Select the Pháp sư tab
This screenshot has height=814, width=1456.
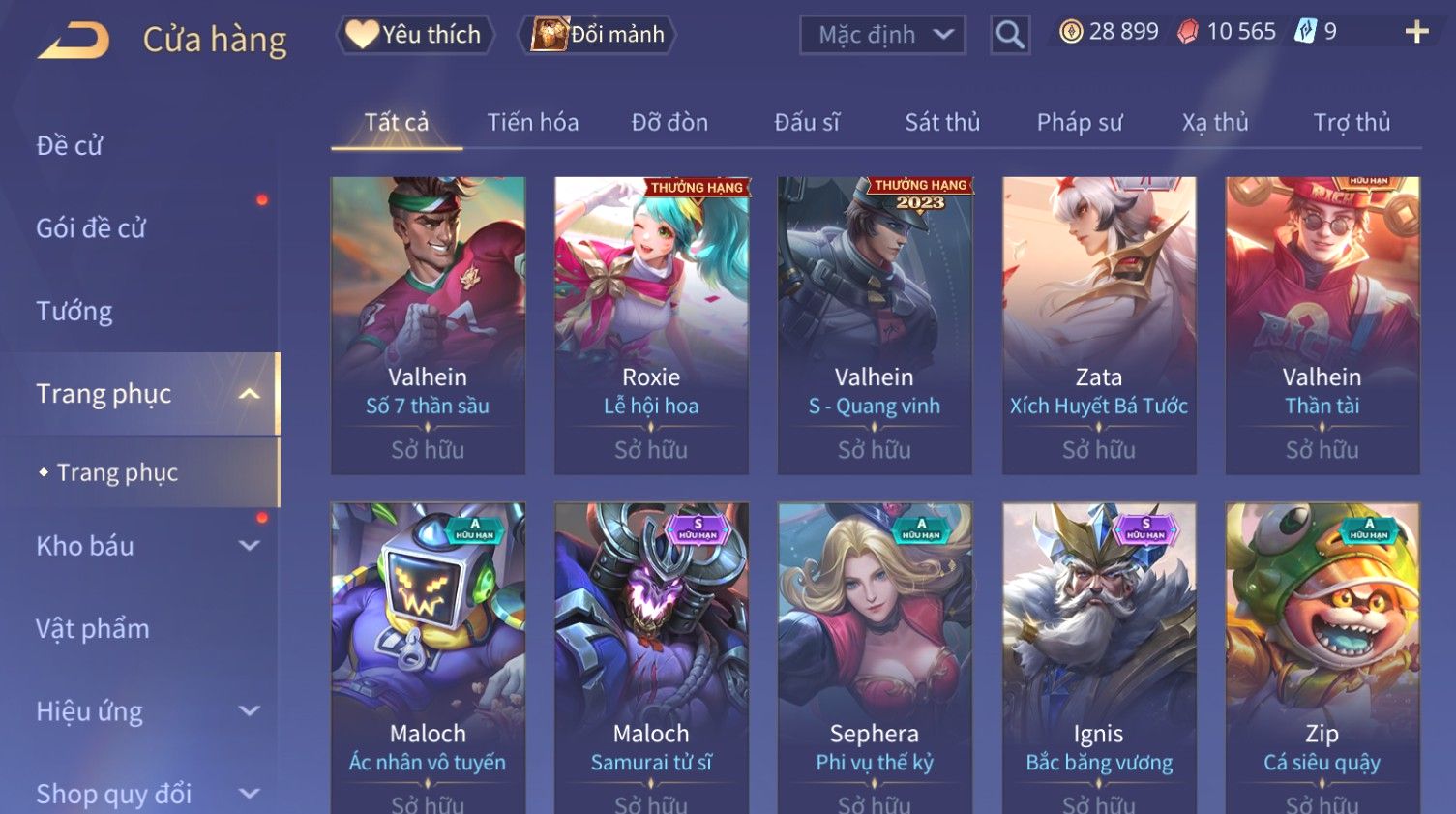click(1080, 123)
